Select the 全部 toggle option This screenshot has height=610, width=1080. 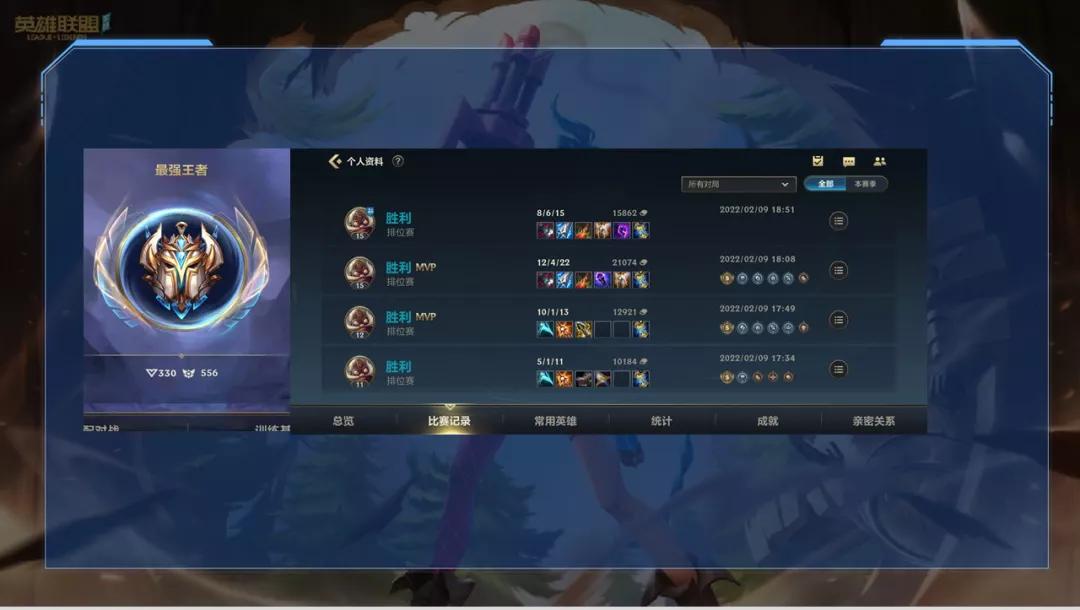coord(825,184)
